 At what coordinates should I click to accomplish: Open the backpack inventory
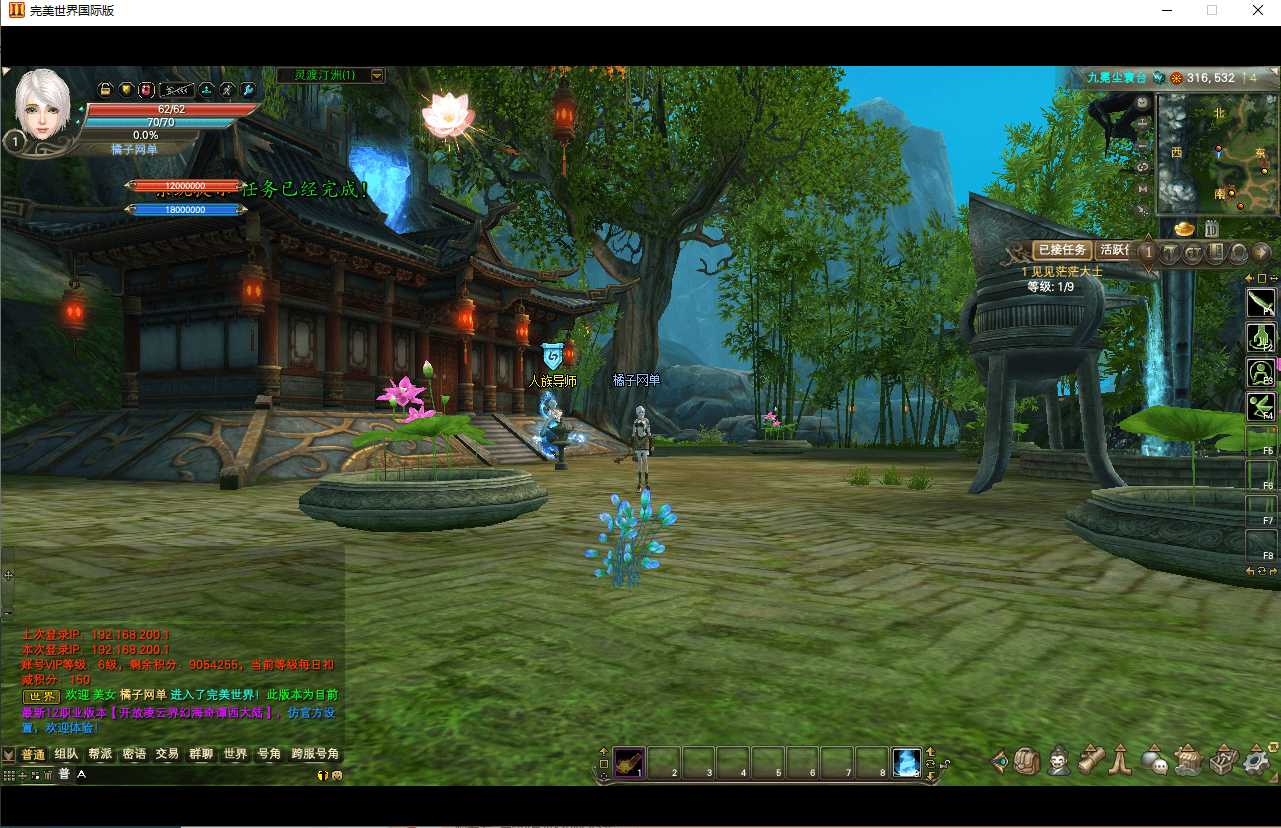1028,762
